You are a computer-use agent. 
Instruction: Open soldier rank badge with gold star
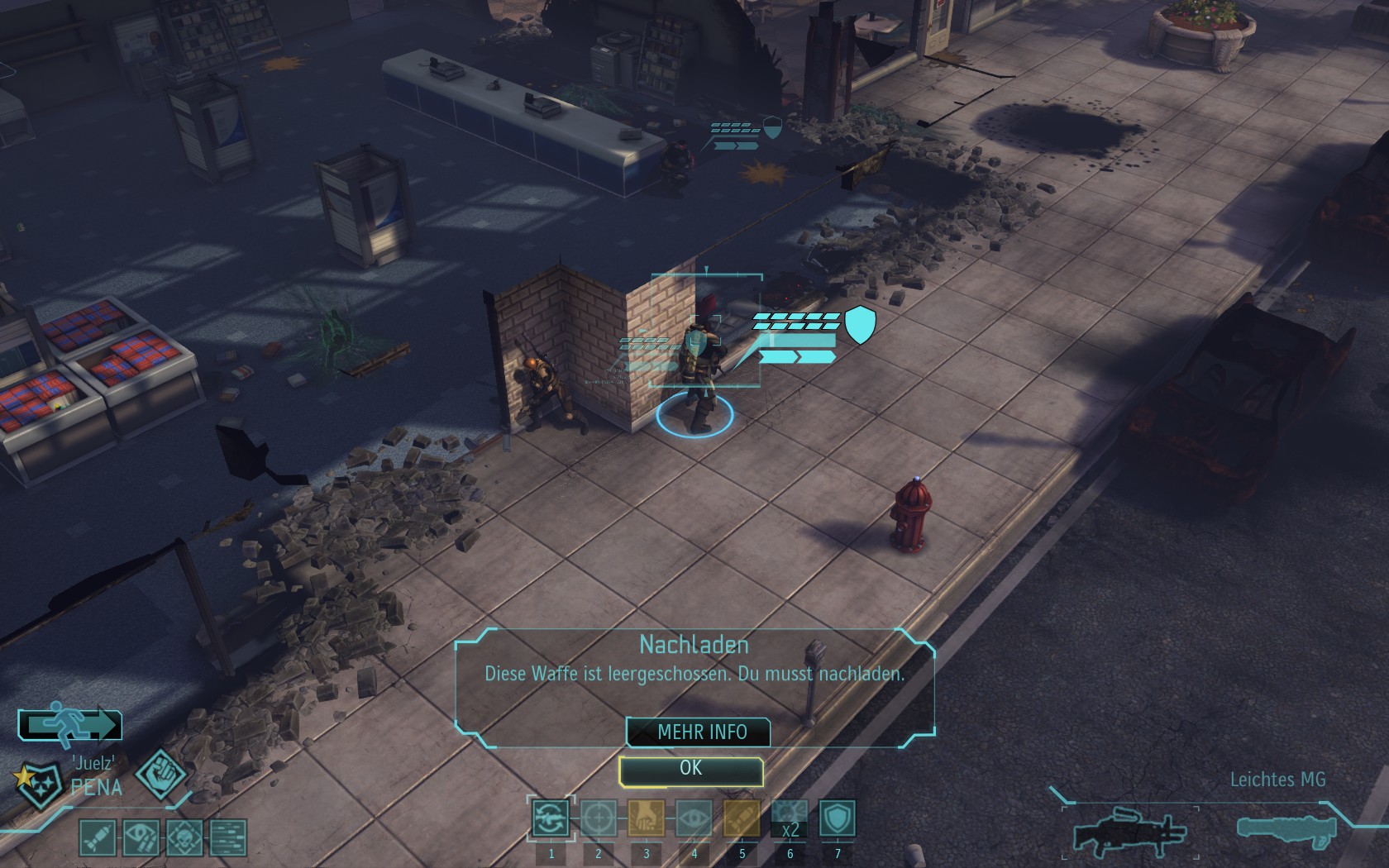40,784
